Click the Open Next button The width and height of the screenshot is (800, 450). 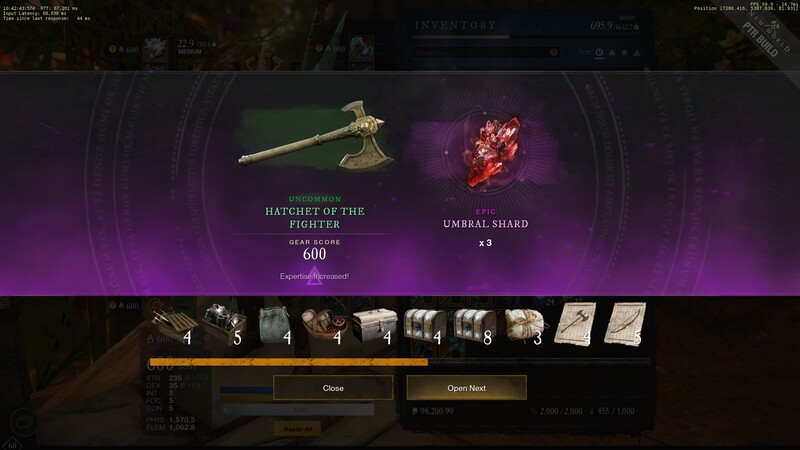pyautogui.click(x=466, y=387)
